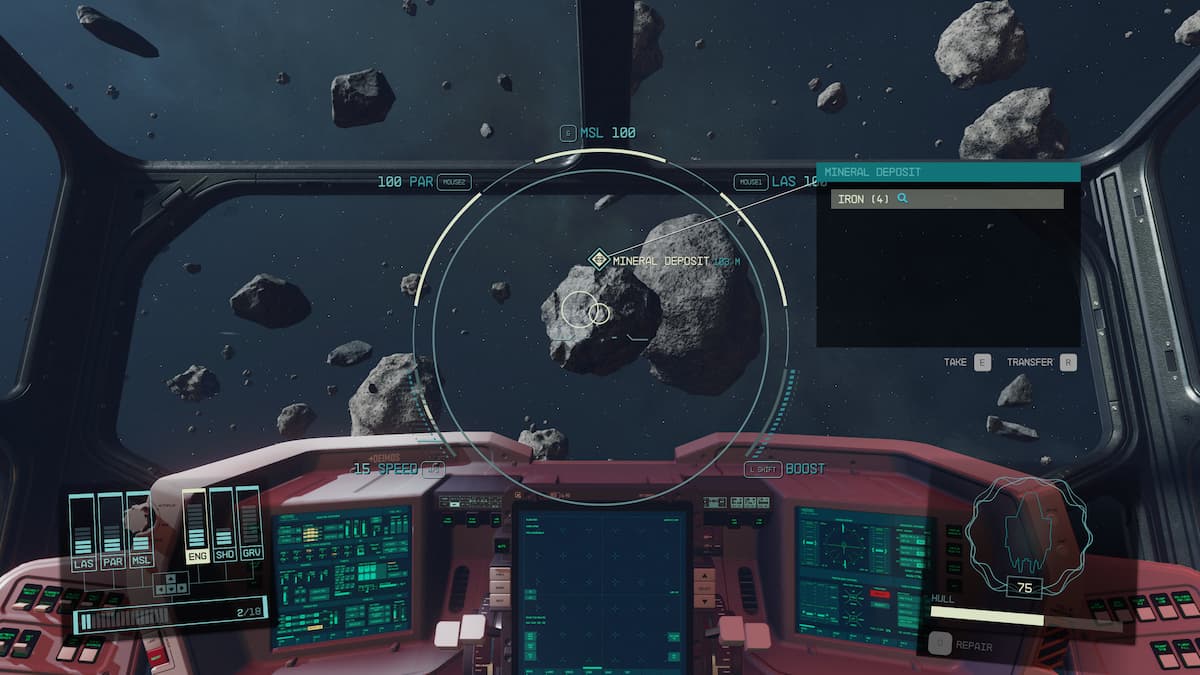
Task: Choose the ENG engine power column
Action: tap(196, 527)
